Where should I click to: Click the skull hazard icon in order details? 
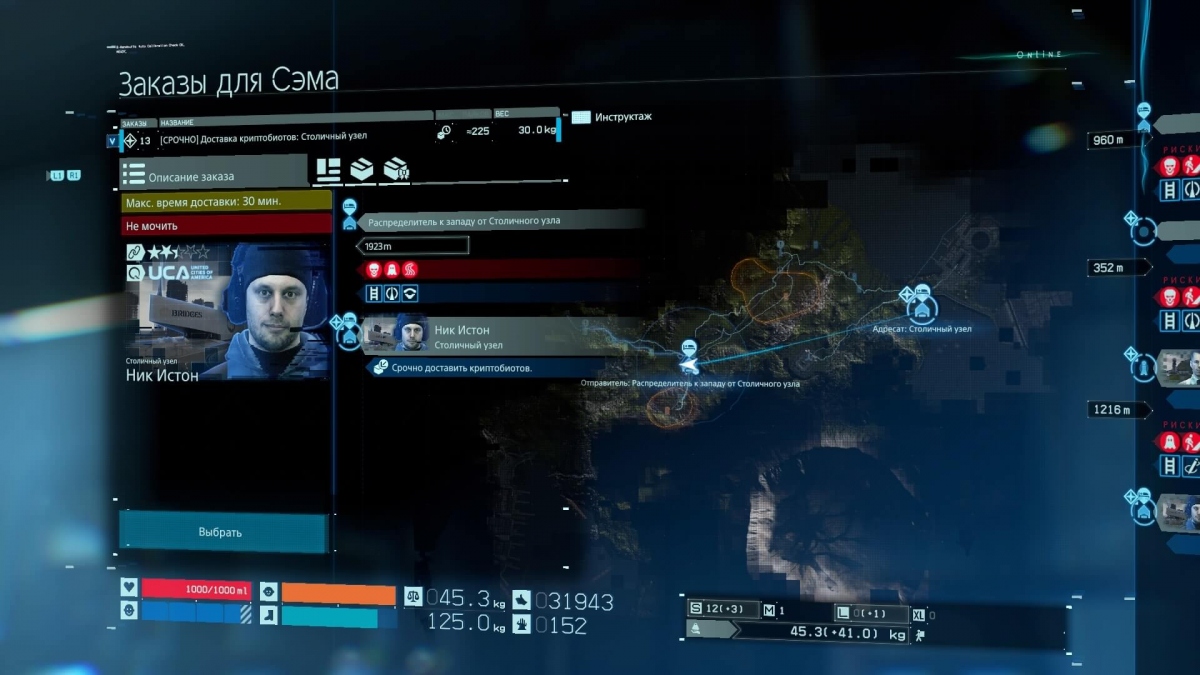coord(373,270)
